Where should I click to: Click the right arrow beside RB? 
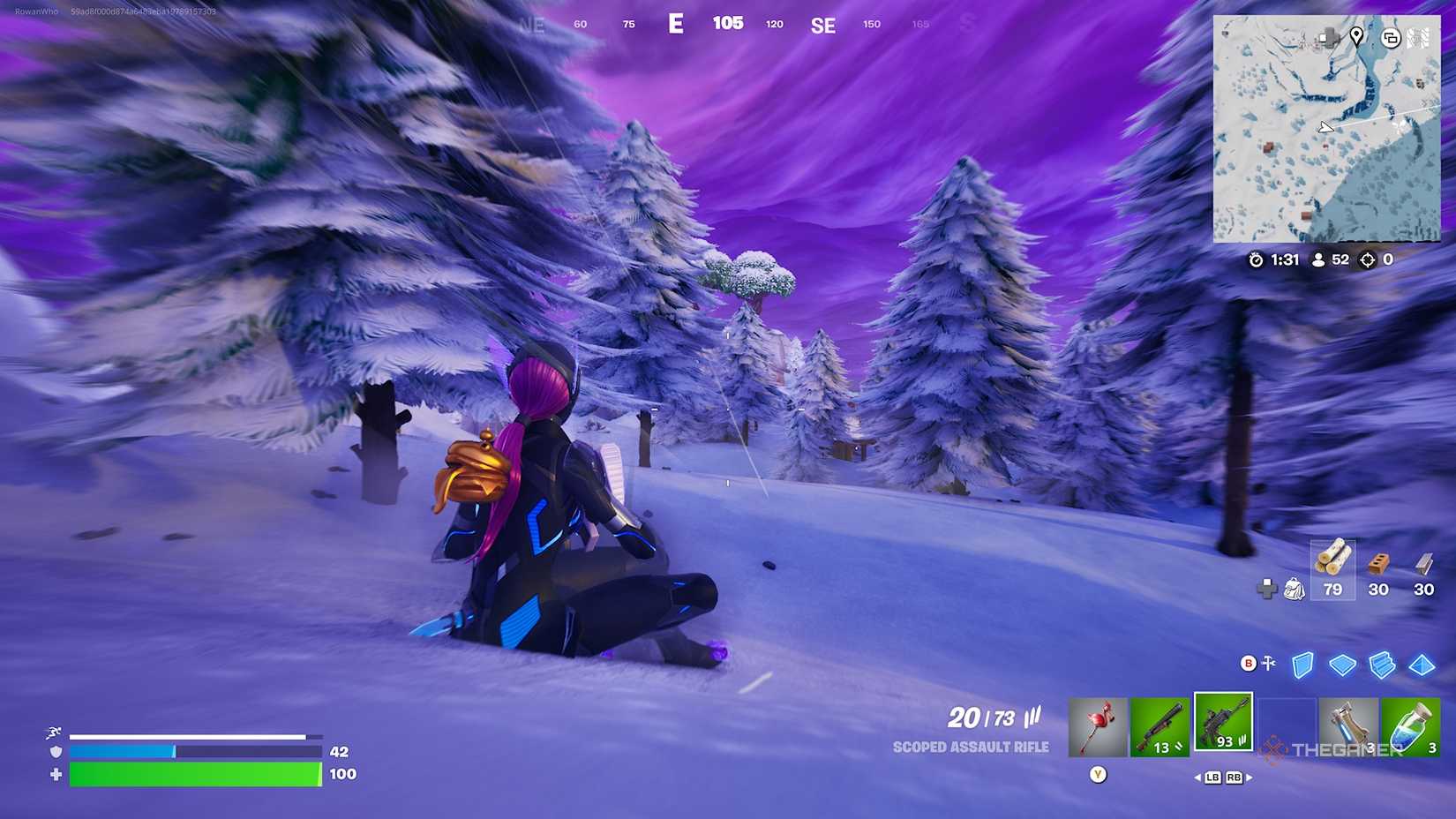coord(1249,778)
